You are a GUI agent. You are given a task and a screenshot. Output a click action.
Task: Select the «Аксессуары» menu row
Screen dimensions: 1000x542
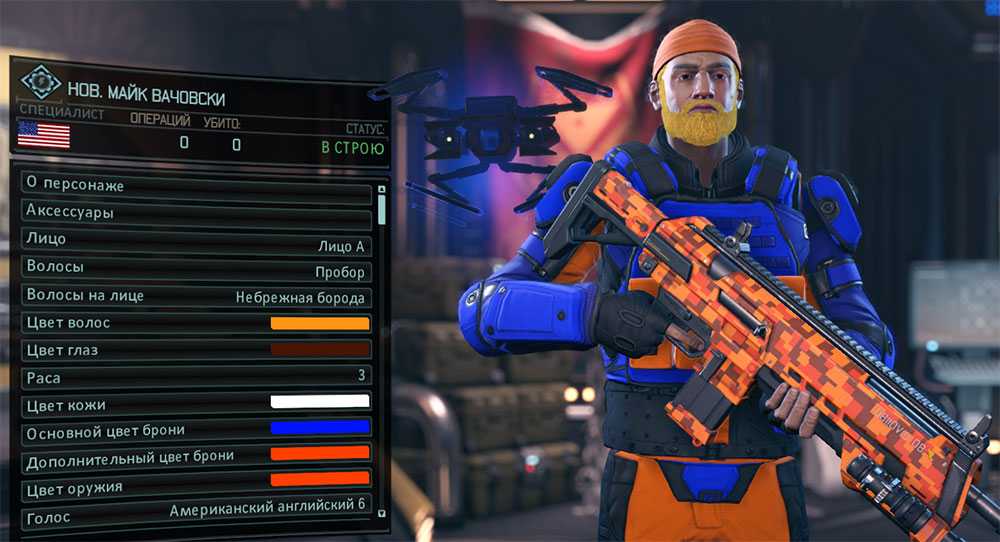[196, 213]
